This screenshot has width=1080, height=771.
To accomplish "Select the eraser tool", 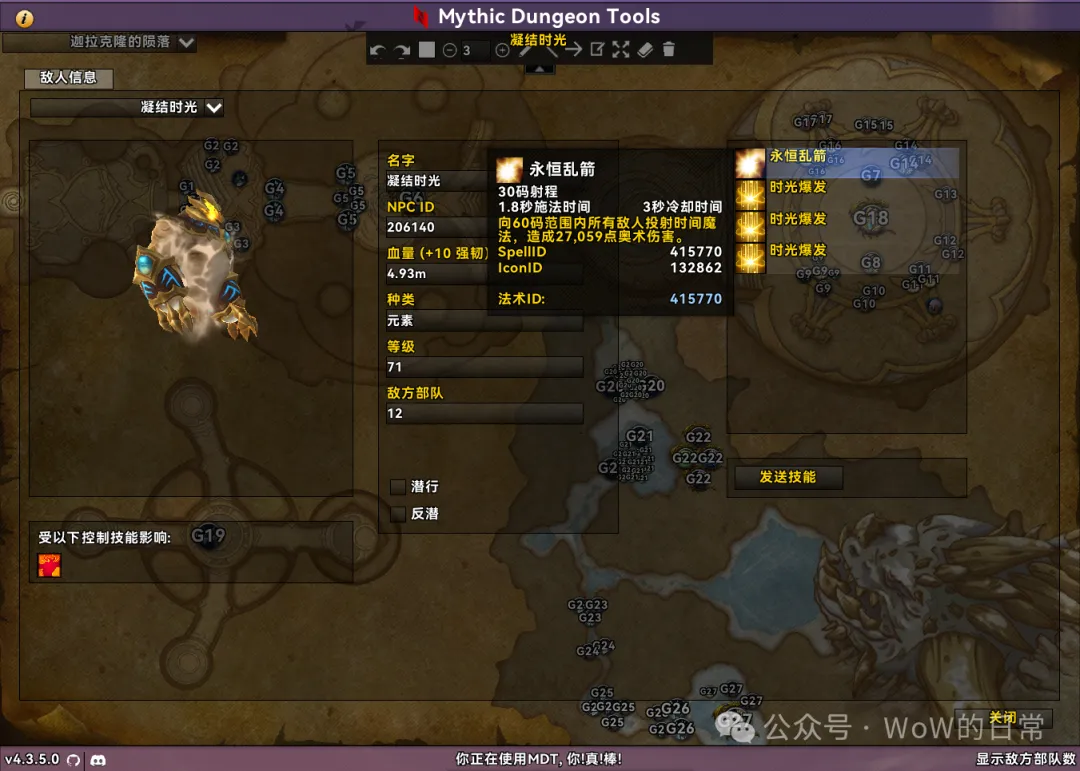I will [645, 50].
